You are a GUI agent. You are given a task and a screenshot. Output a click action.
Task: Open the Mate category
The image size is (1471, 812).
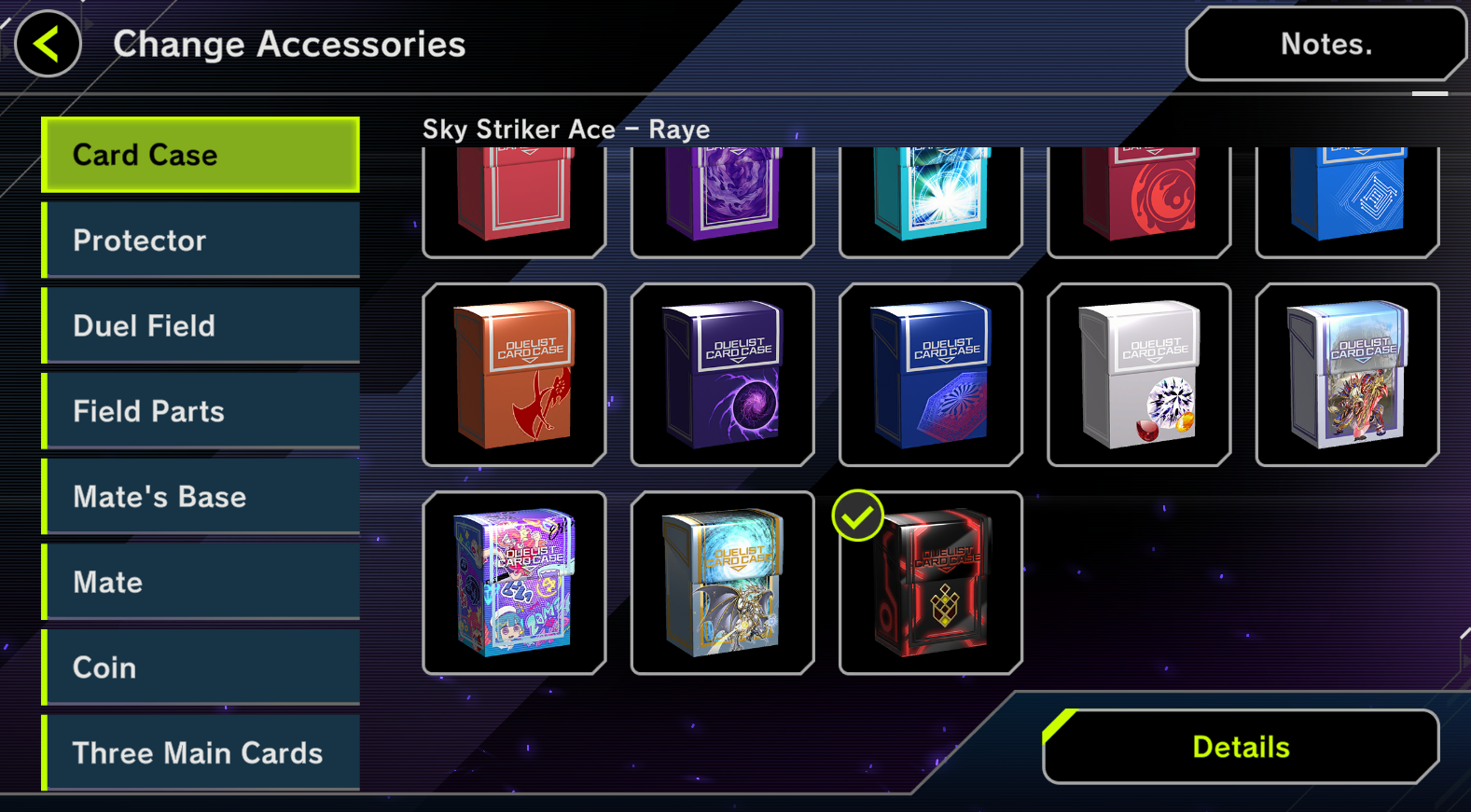(x=201, y=583)
